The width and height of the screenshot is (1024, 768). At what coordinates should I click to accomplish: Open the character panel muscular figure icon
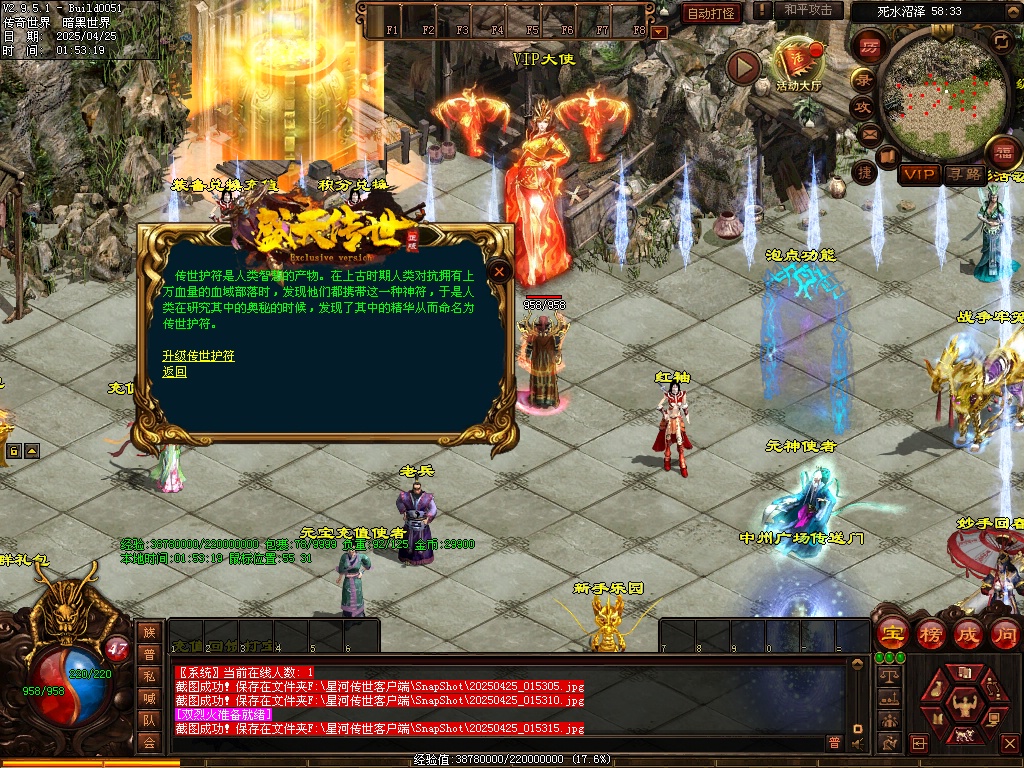click(x=963, y=704)
